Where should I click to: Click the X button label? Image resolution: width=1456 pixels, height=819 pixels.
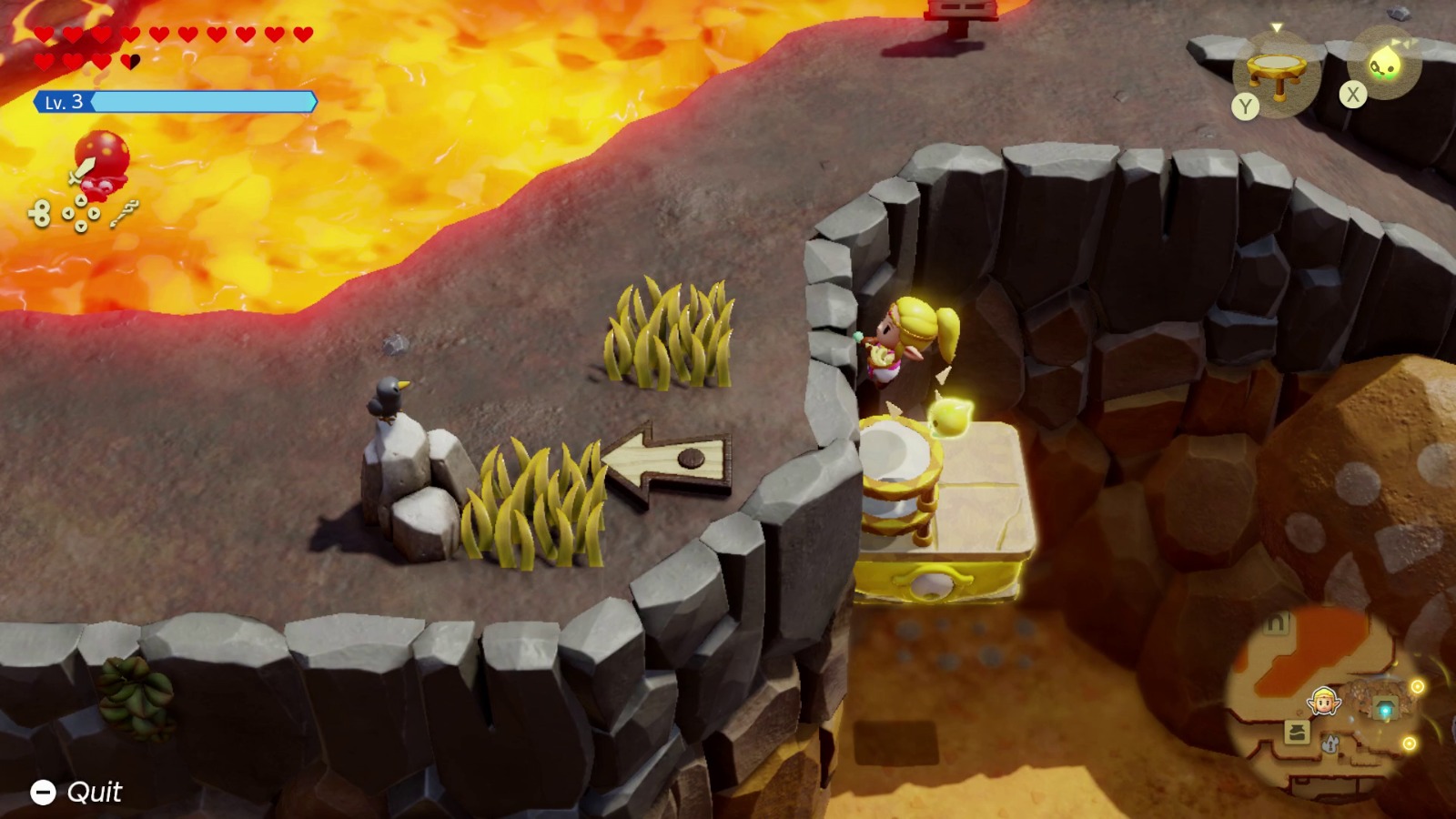pos(1353,92)
